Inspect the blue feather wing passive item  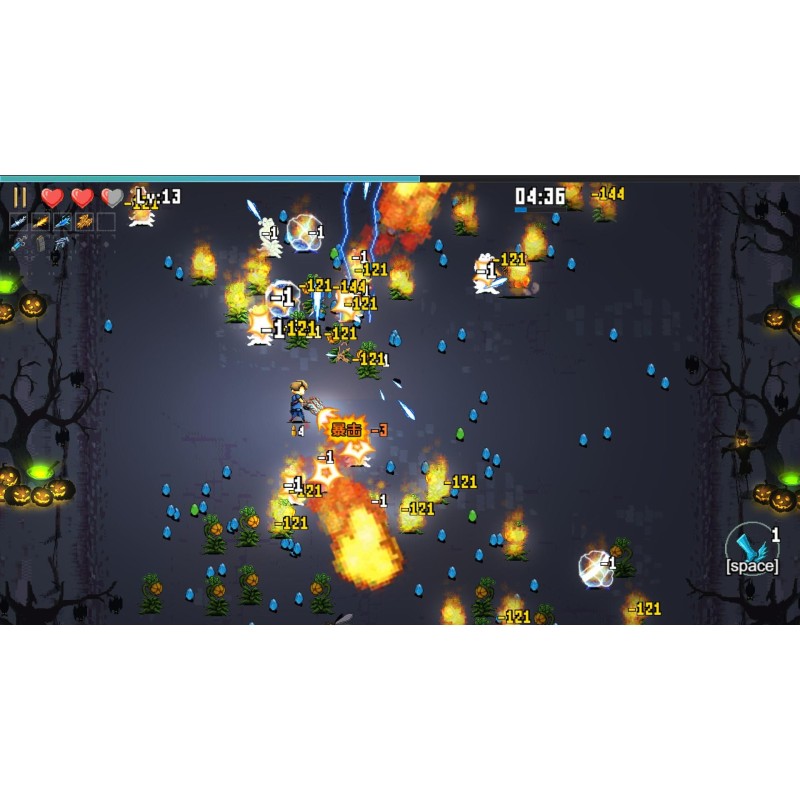[63, 243]
